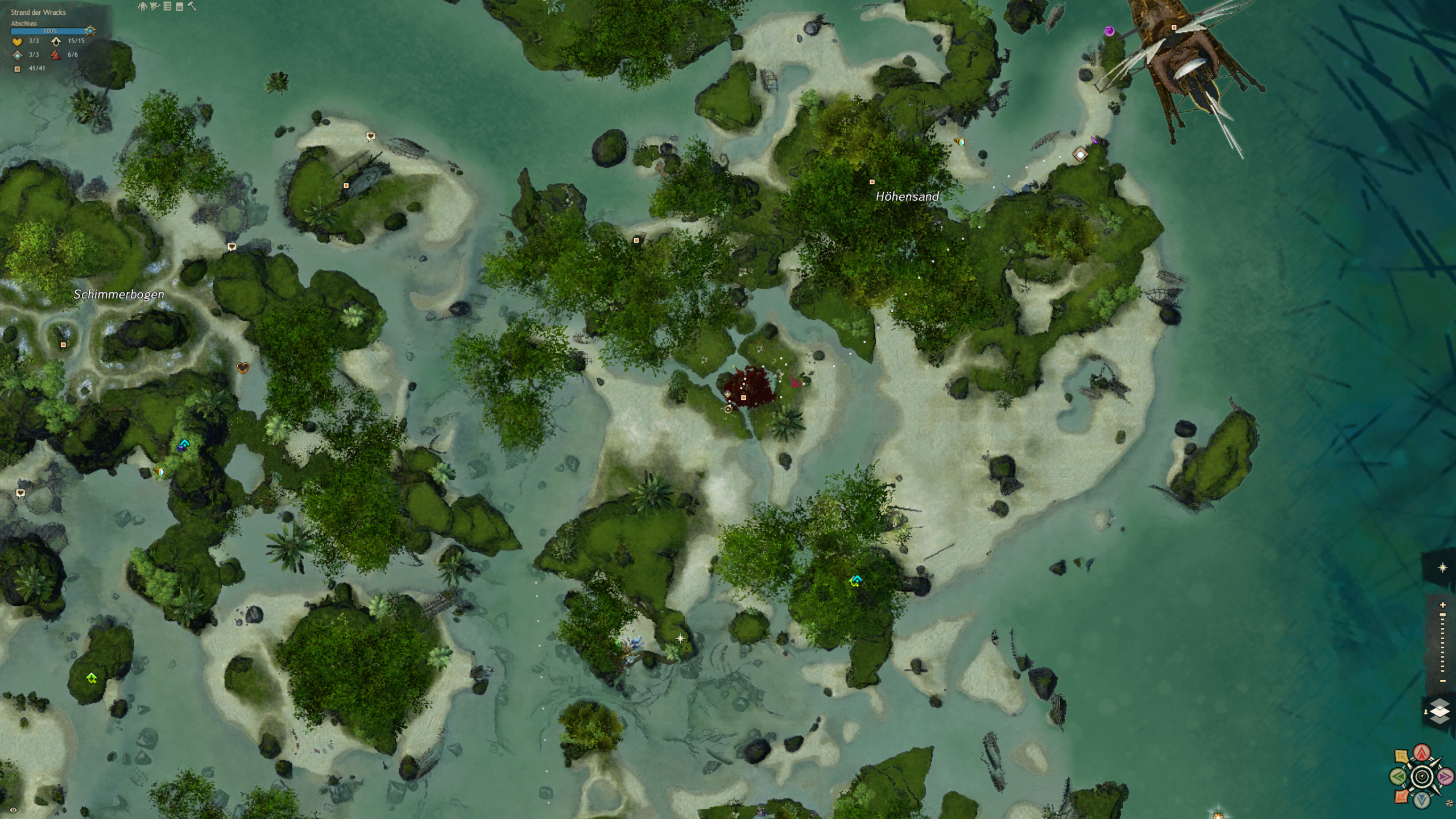Open the tower-and-arrow icon in the toolbar
The width and height of the screenshot is (1456, 819).
[x=155, y=6]
